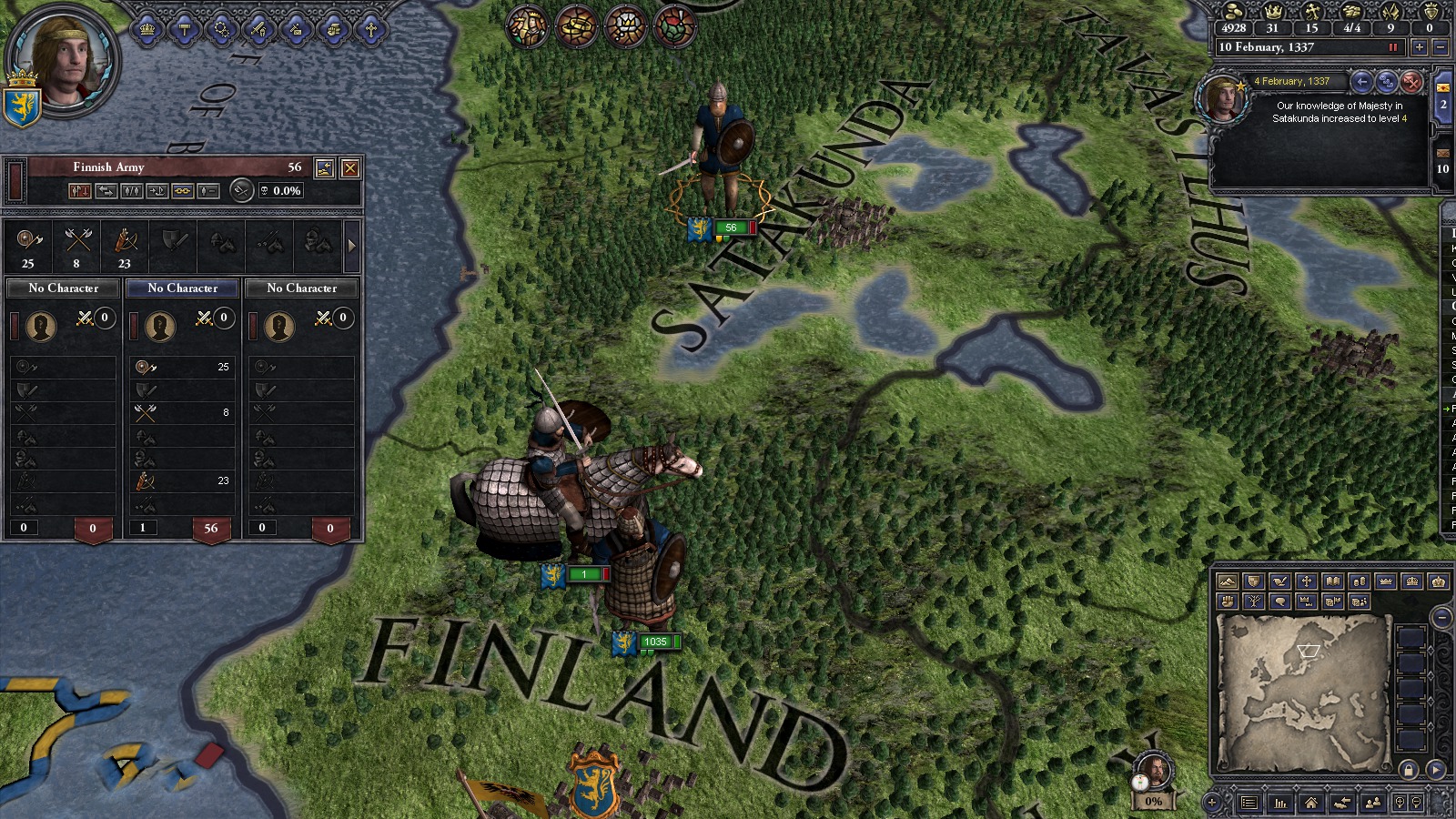Collapse the outliner using the minus button
1456x819 pixels.
click(x=1441, y=617)
